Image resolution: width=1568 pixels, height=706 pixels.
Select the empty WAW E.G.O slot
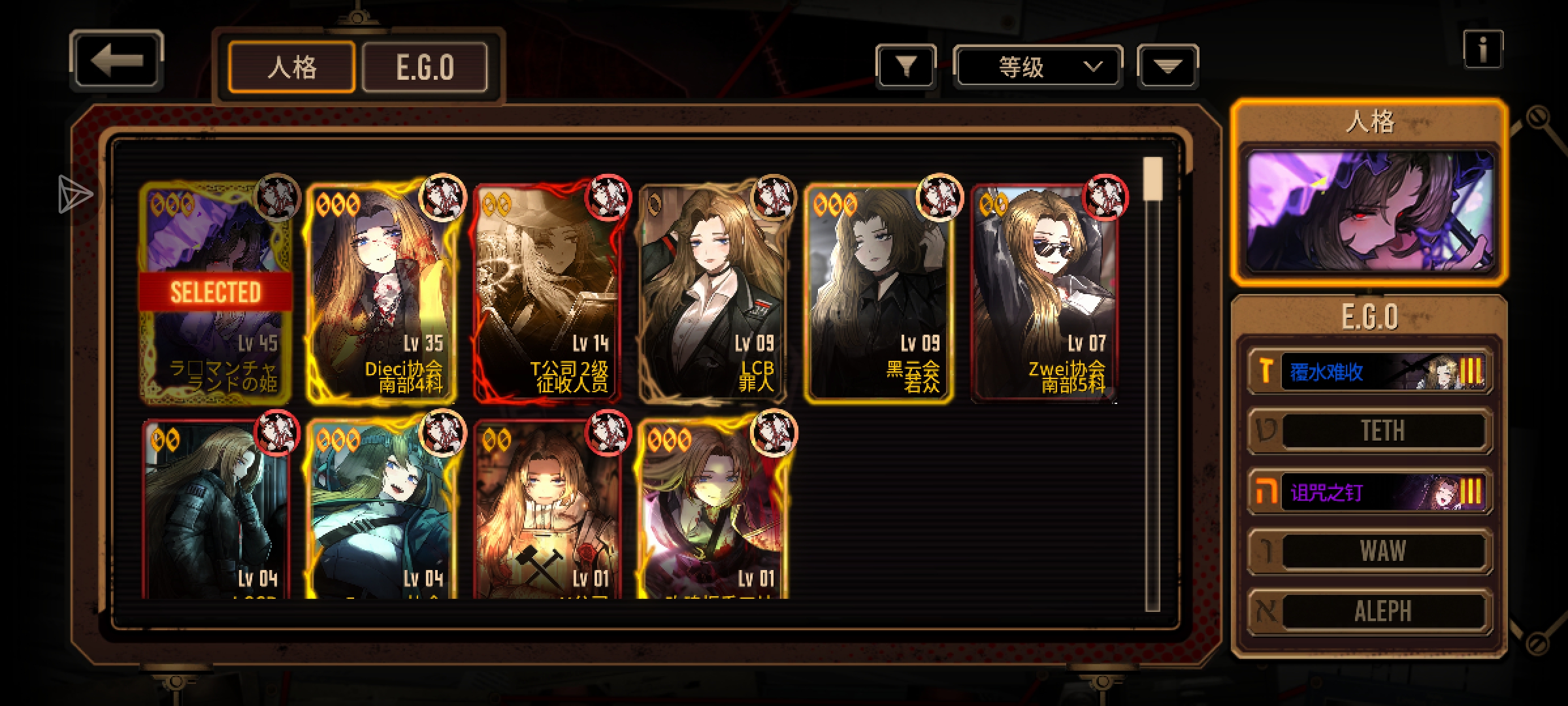tap(1370, 551)
